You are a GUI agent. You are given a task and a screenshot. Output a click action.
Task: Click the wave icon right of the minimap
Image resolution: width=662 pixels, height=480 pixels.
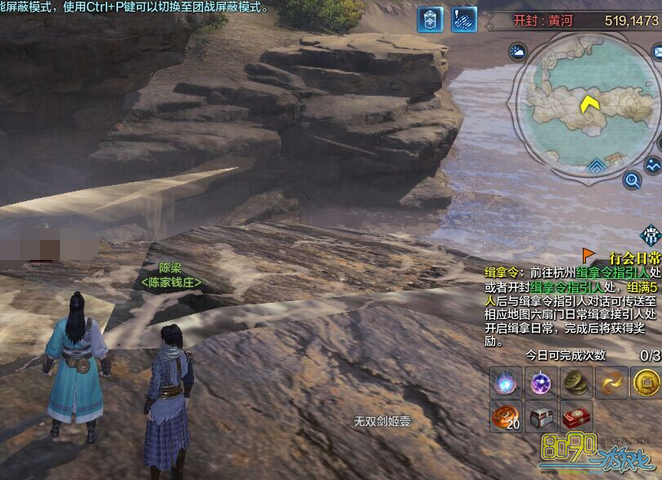654,163
